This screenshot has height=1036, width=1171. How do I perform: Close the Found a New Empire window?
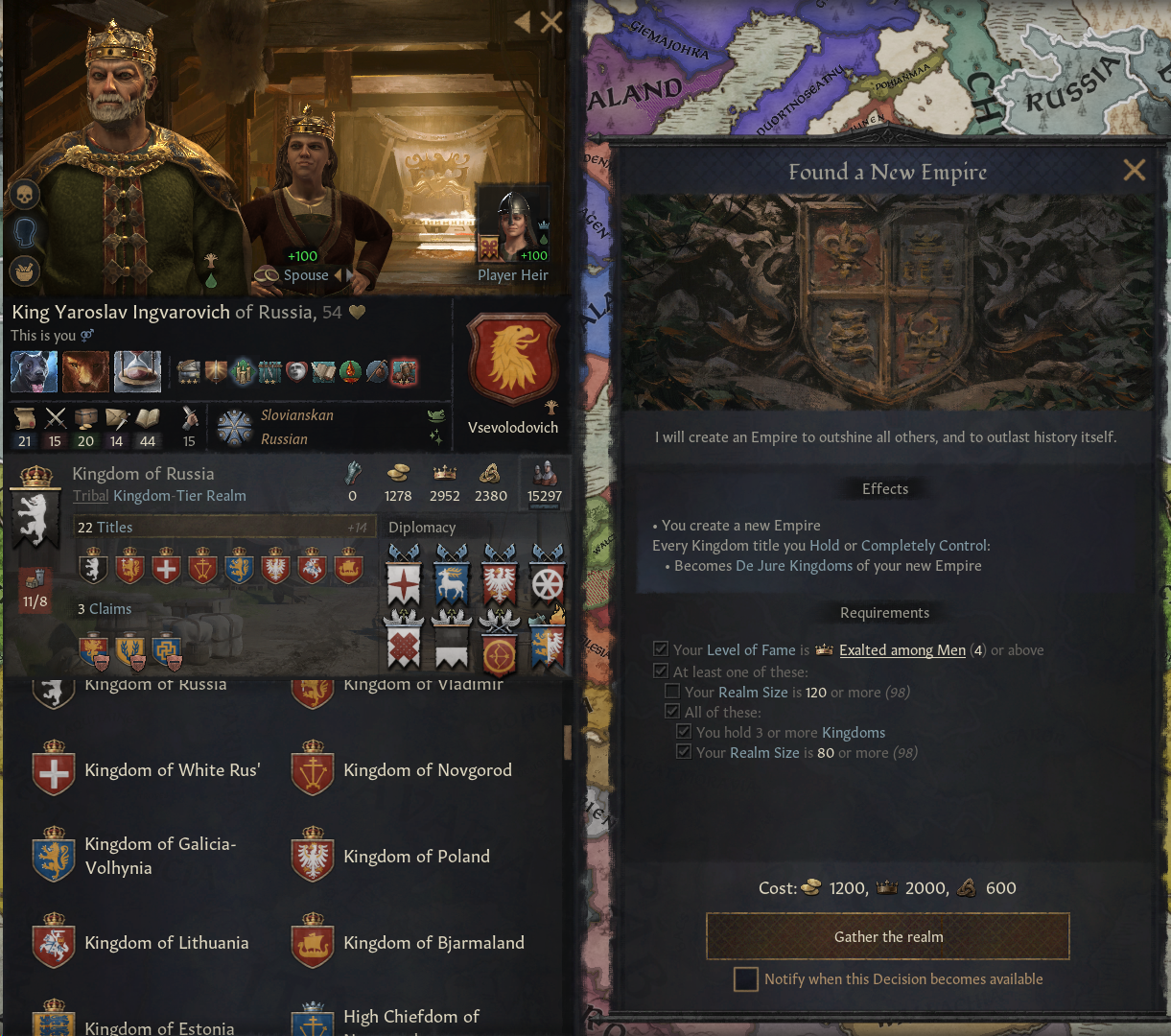tap(1134, 171)
